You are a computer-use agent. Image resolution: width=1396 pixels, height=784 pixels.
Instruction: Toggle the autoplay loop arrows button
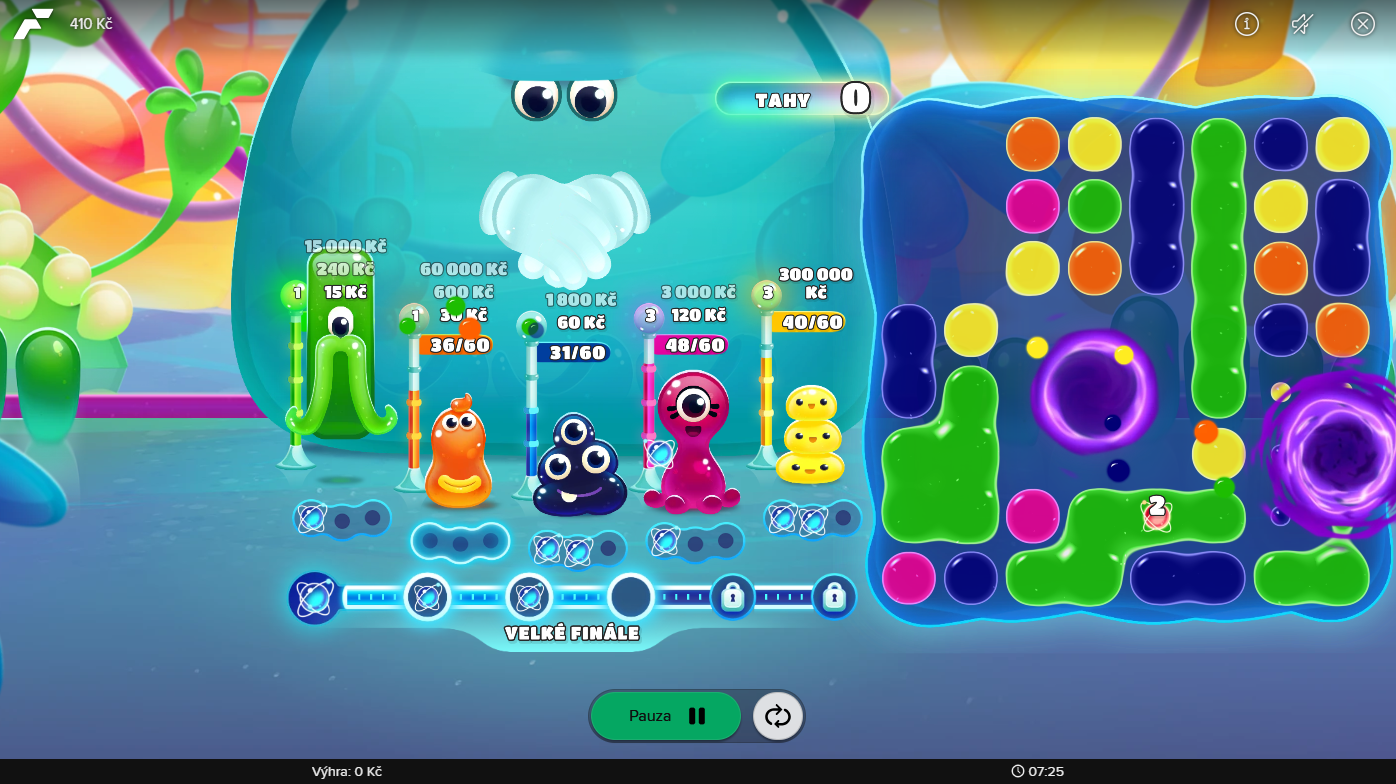pos(778,716)
